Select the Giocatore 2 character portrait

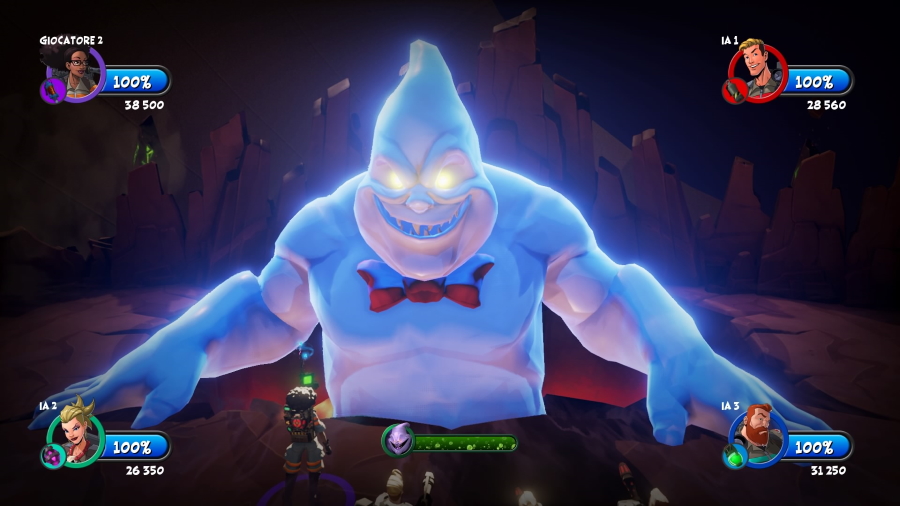(77, 69)
